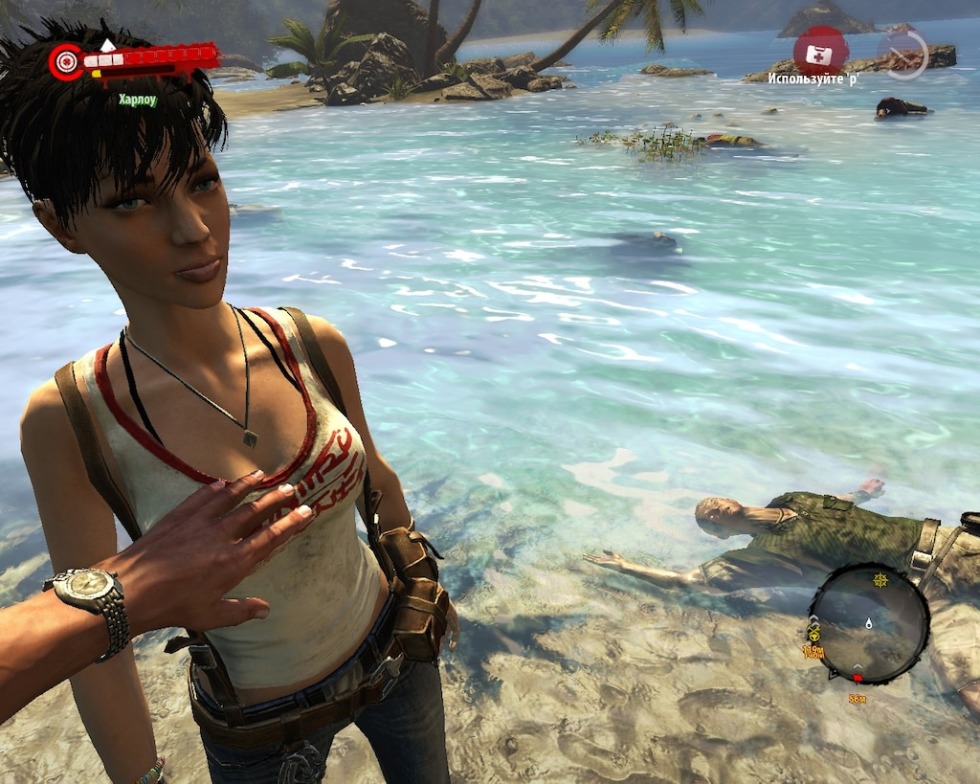Select the yellow compass marker on minimap

click(880, 579)
